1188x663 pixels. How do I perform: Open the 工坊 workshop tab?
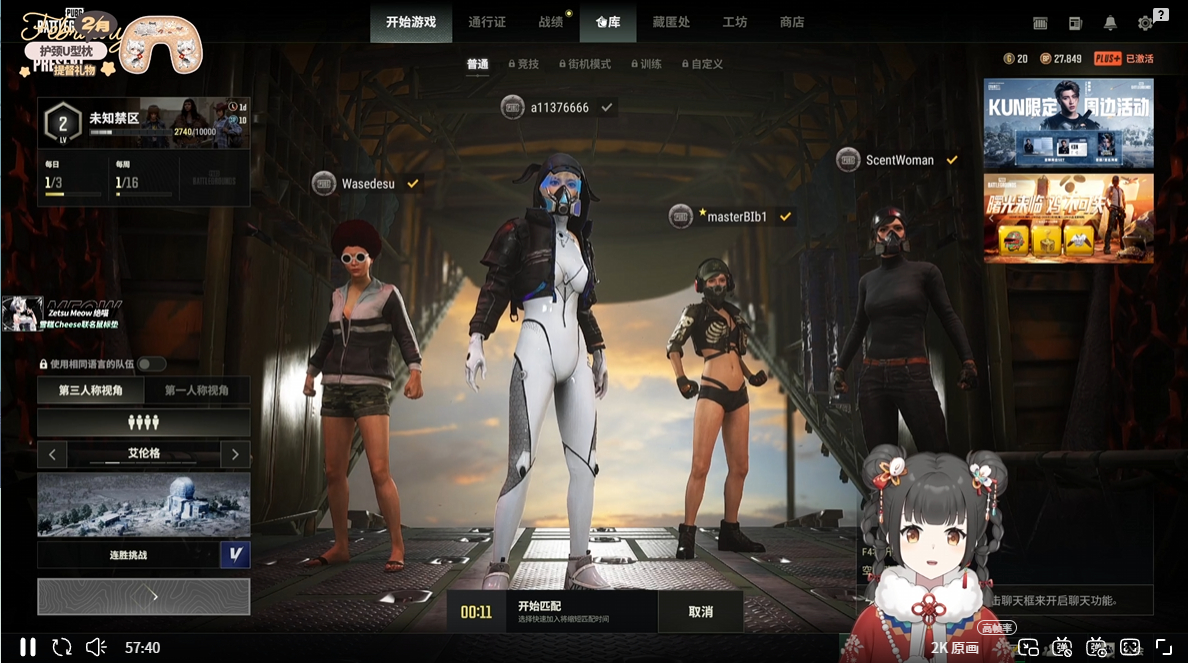[x=735, y=22]
